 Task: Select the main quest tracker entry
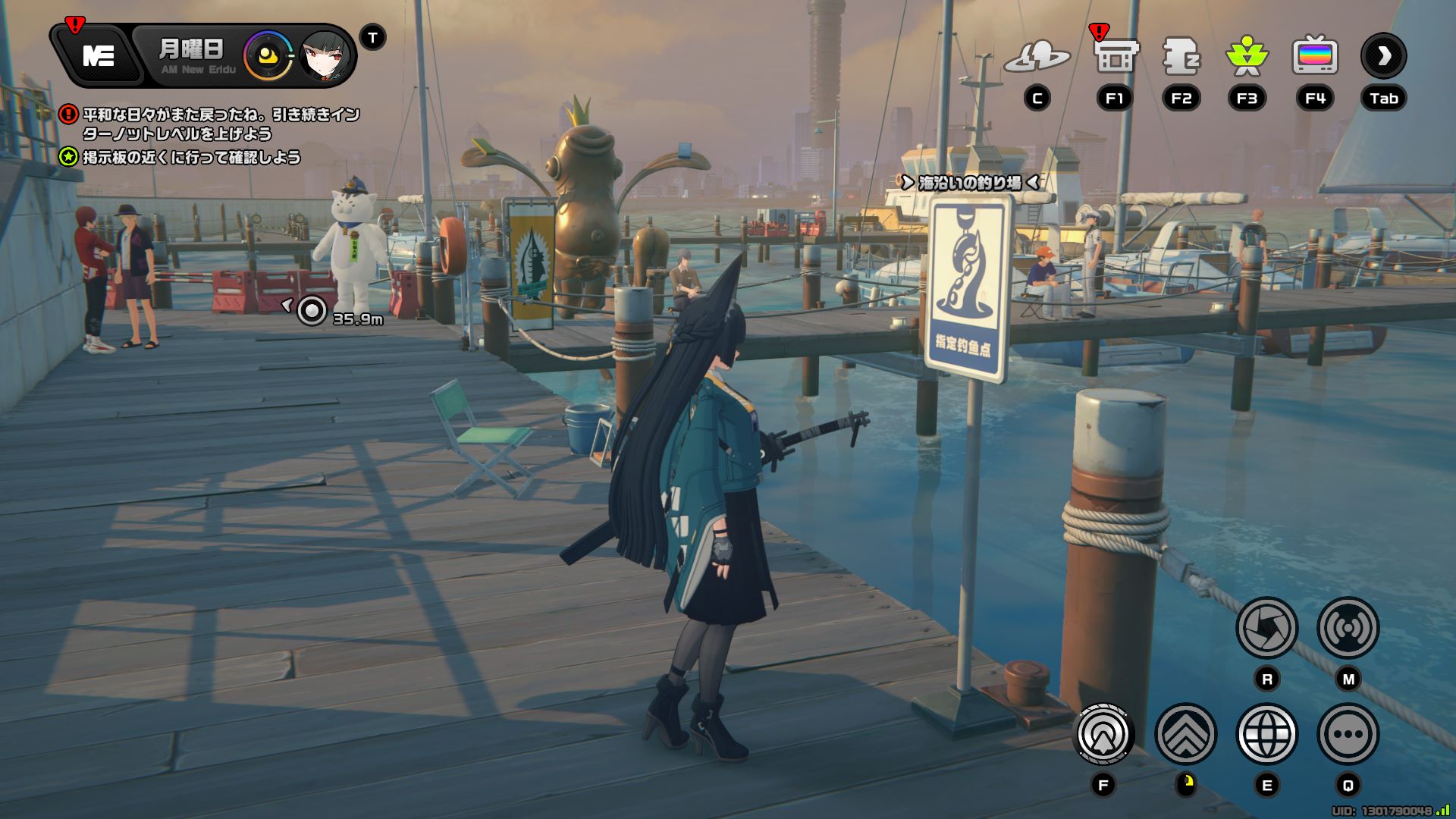[220, 124]
